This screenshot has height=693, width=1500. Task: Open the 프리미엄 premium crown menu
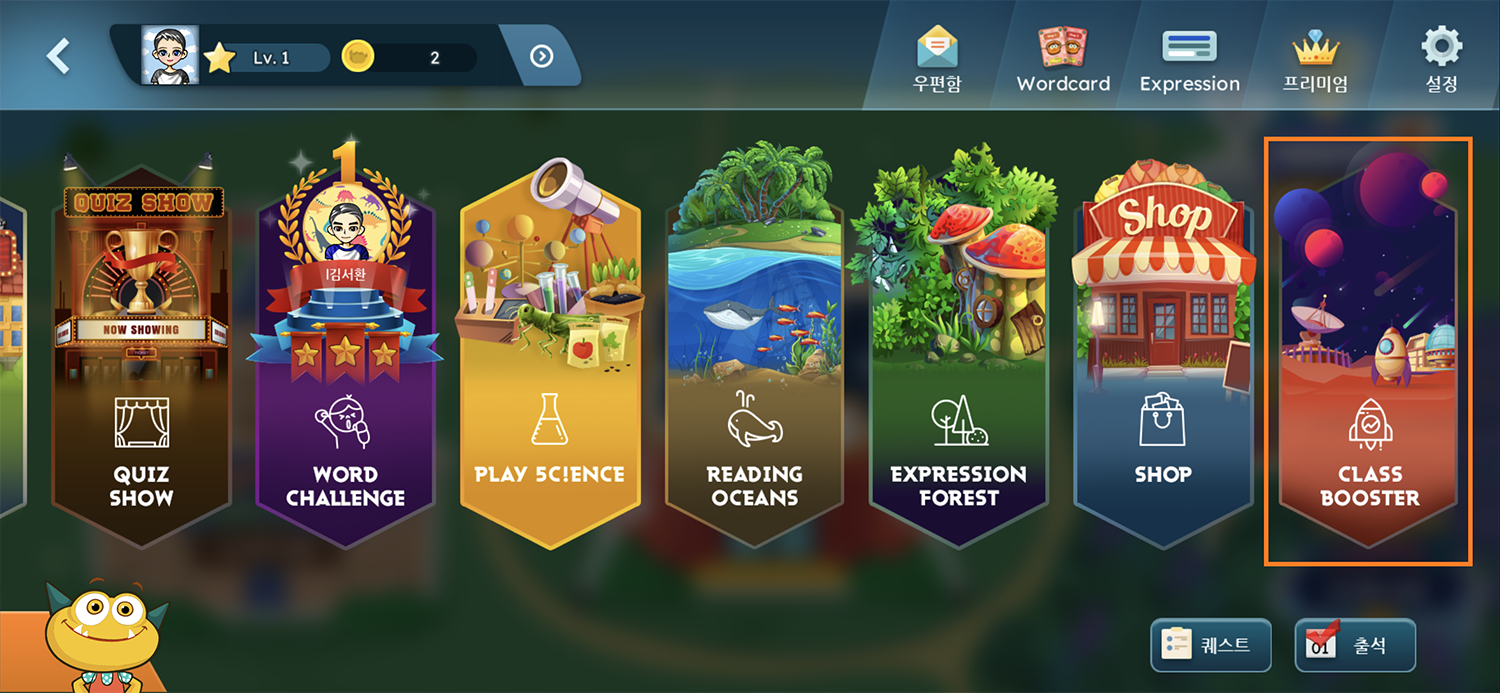(x=1315, y=60)
